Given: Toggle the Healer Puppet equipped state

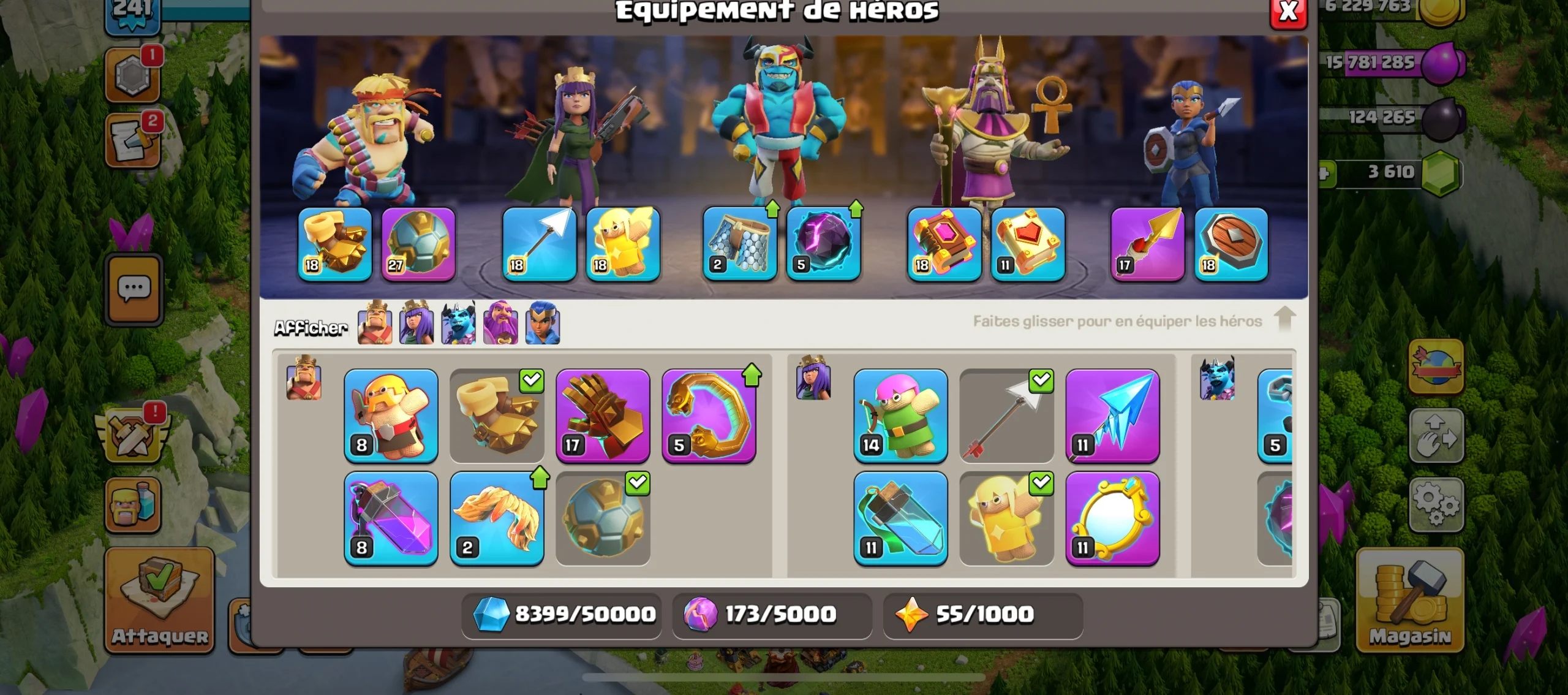Looking at the screenshot, I should pos(1041,484).
